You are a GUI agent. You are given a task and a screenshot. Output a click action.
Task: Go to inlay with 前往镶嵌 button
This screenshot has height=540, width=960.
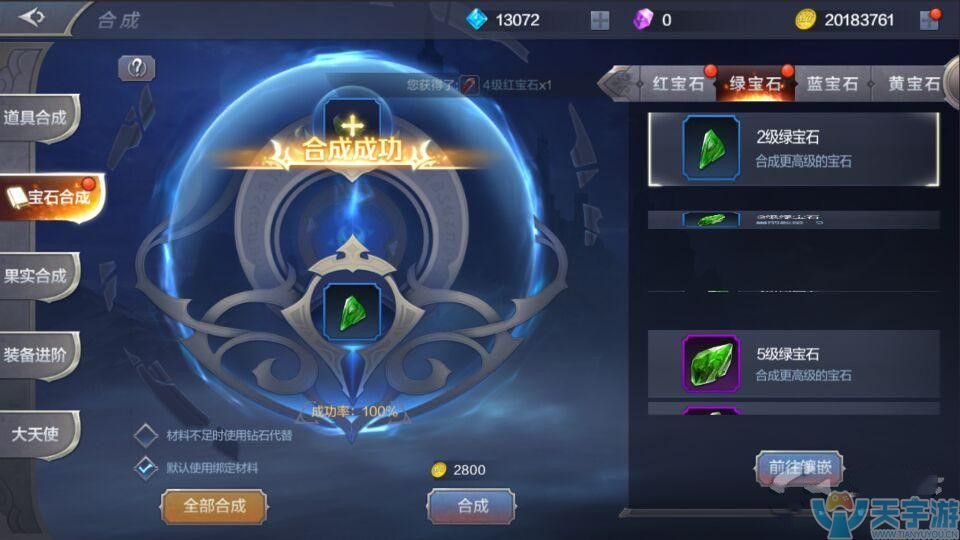point(799,466)
